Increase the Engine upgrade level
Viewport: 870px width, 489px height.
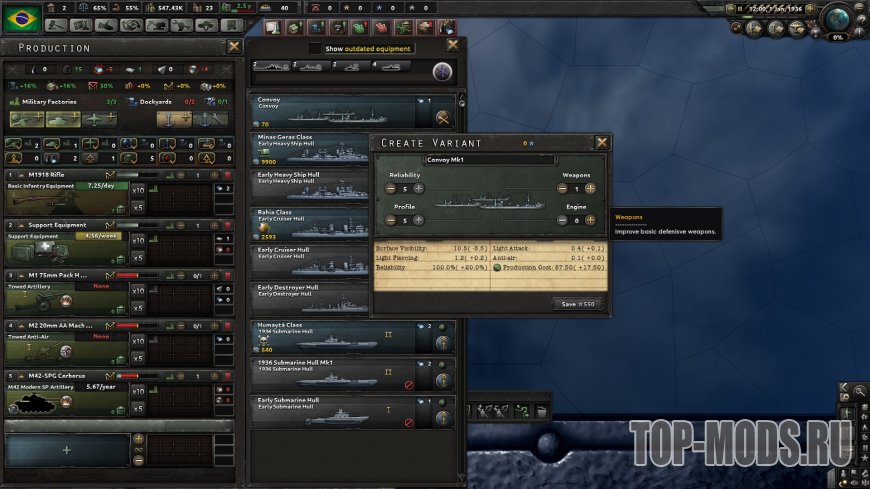(x=590, y=220)
